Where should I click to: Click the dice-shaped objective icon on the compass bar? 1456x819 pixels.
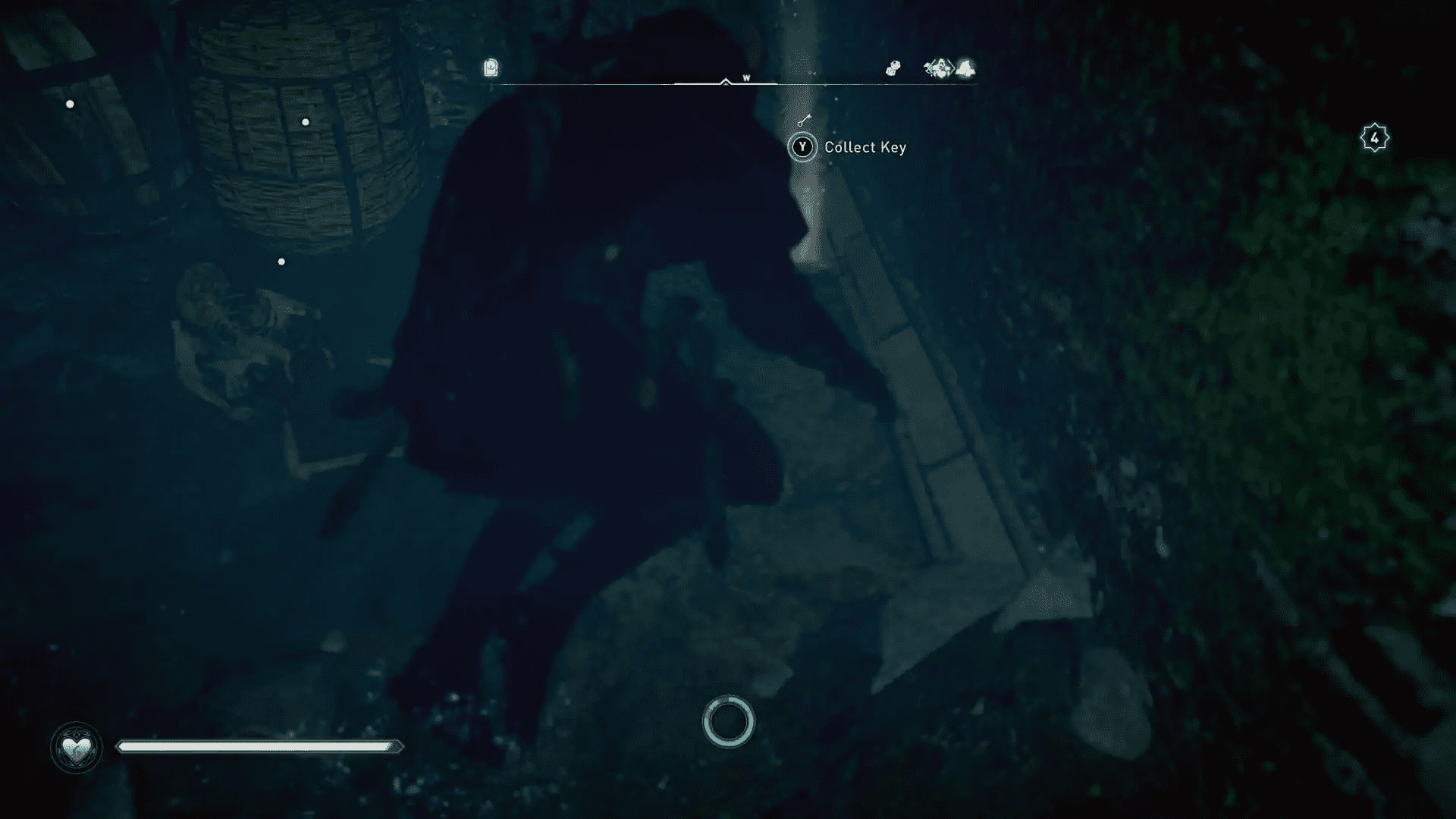click(x=893, y=68)
